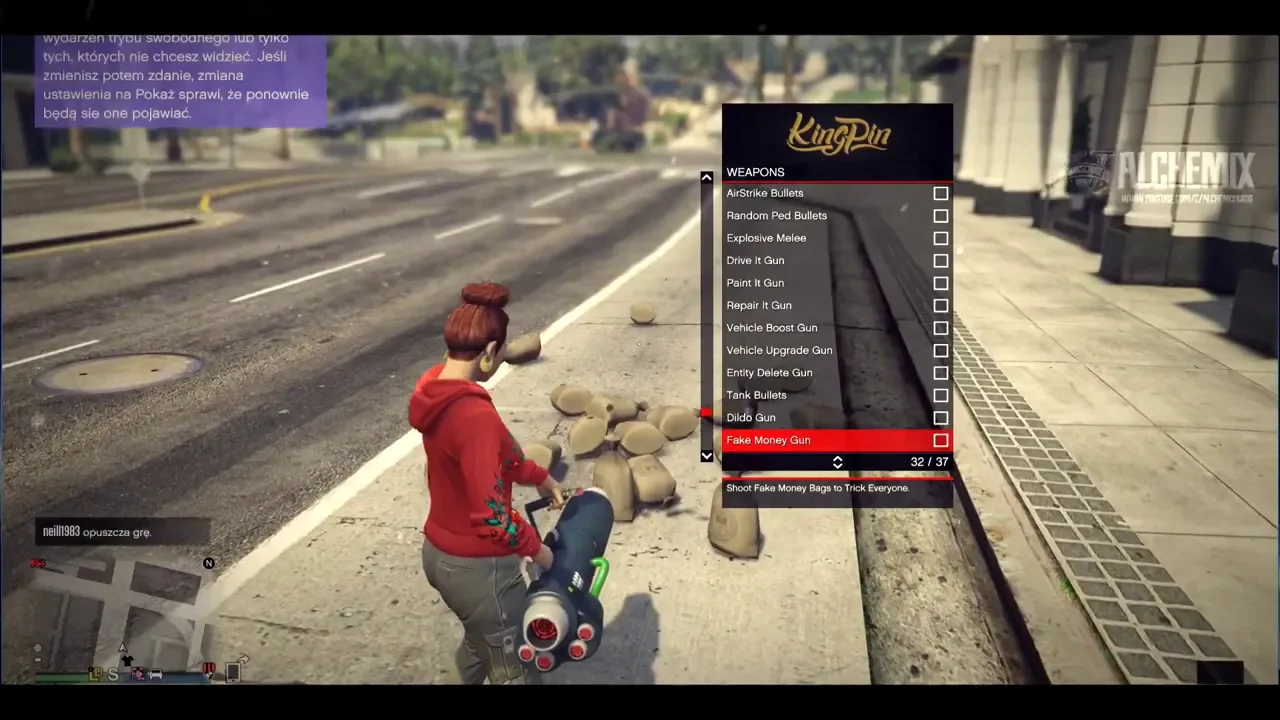
Task: Enable the Entity Delete Gun checkbox
Action: (x=940, y=373)
